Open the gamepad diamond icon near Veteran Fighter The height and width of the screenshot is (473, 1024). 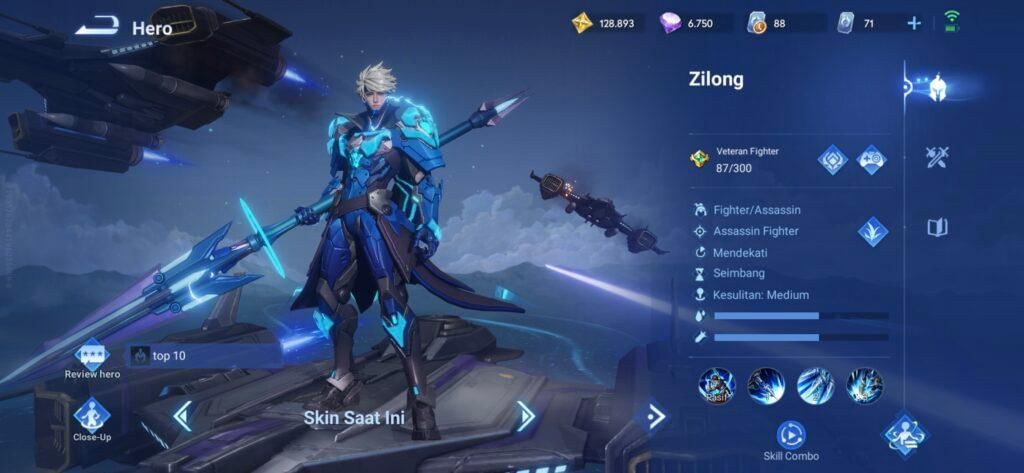(872, 159)
